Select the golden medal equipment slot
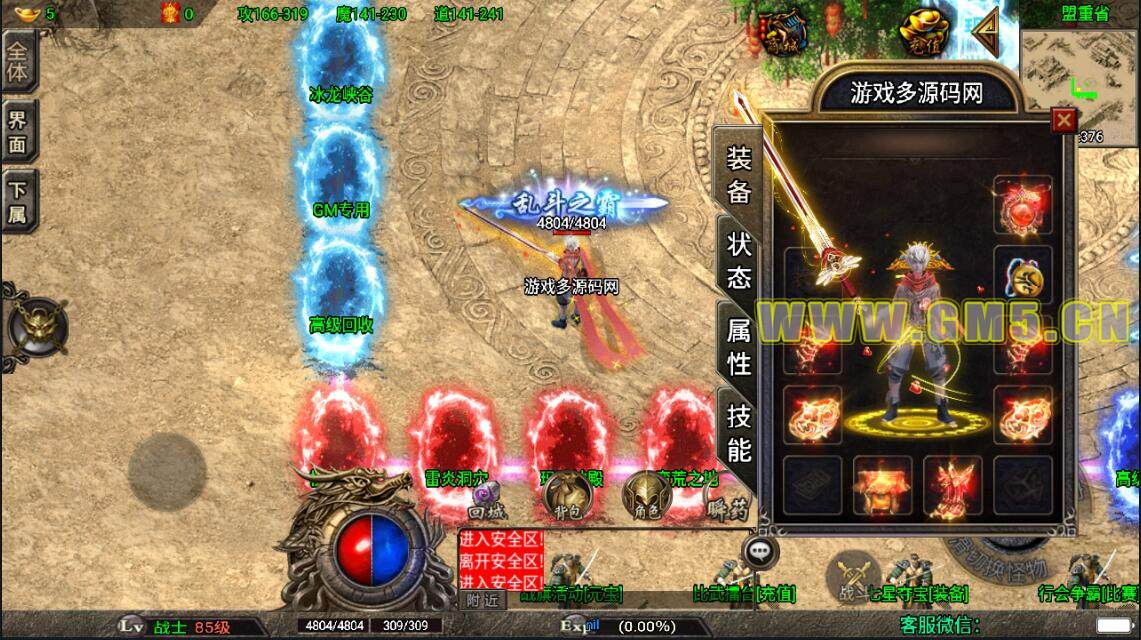 point(1022,276)
